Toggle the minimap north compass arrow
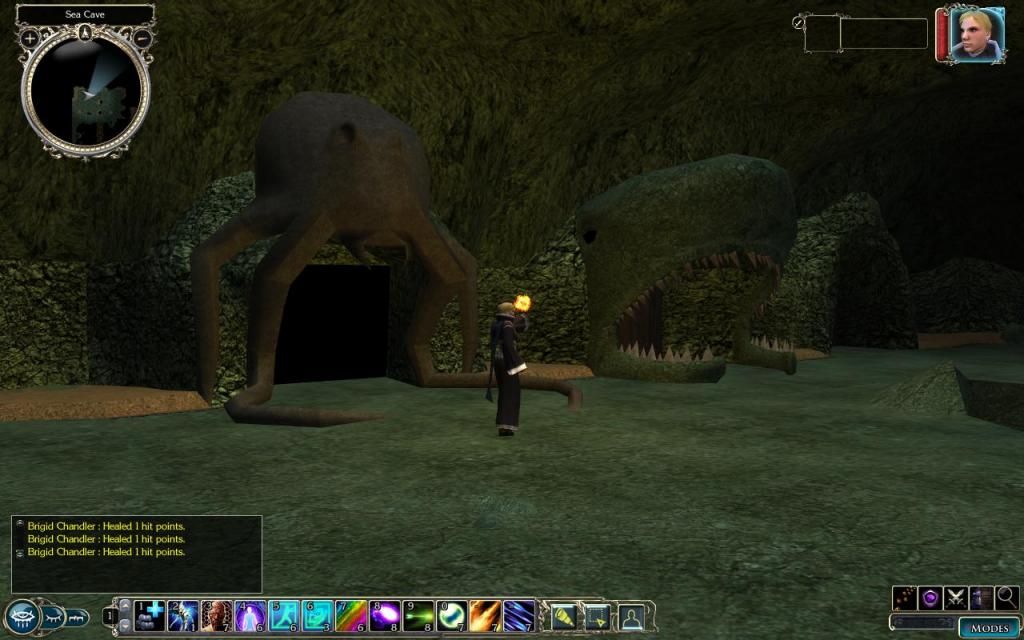Screen dimensions: 1024x640 click(86, 32)
